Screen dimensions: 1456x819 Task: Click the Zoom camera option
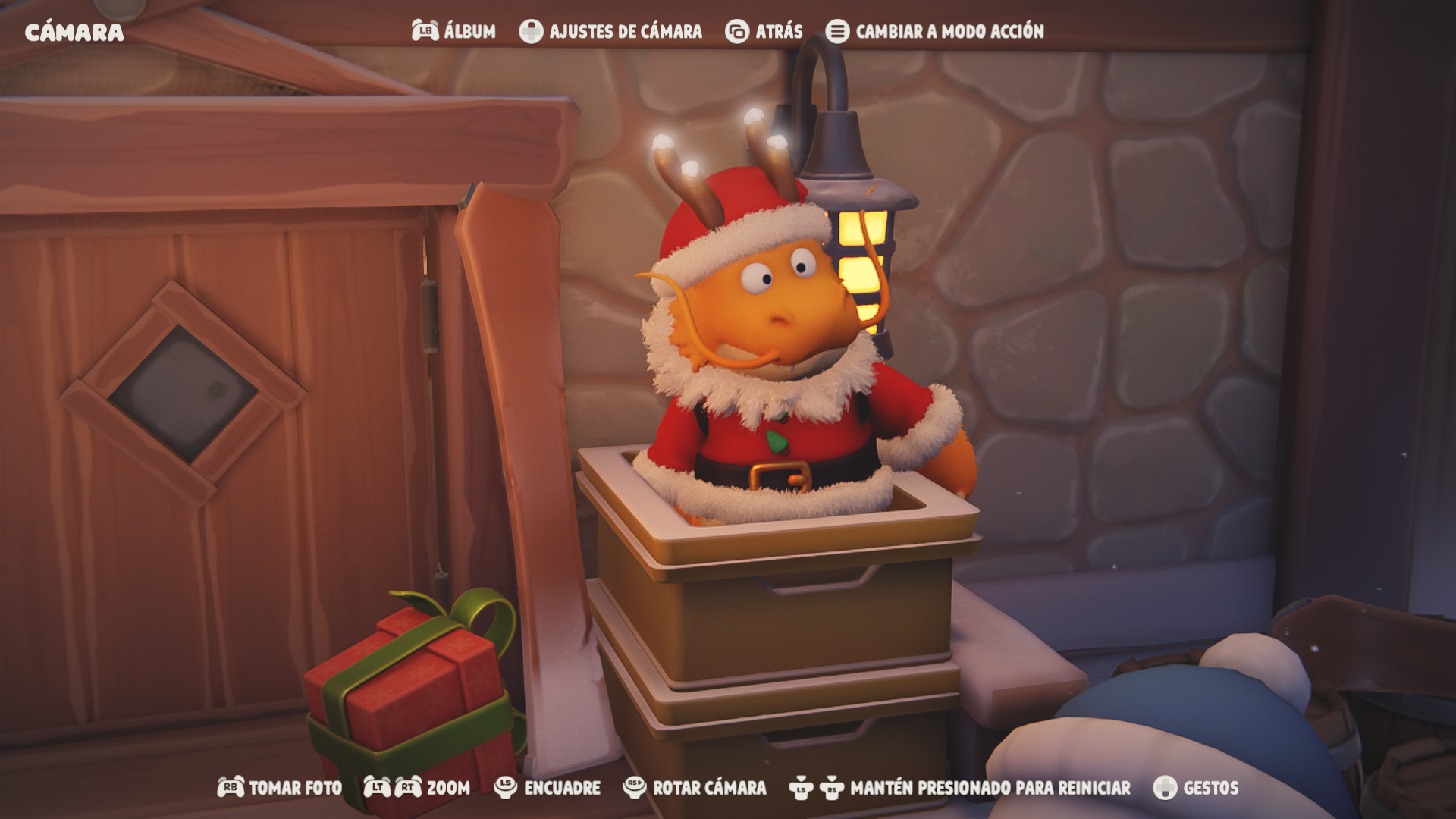tap(417, 788)
